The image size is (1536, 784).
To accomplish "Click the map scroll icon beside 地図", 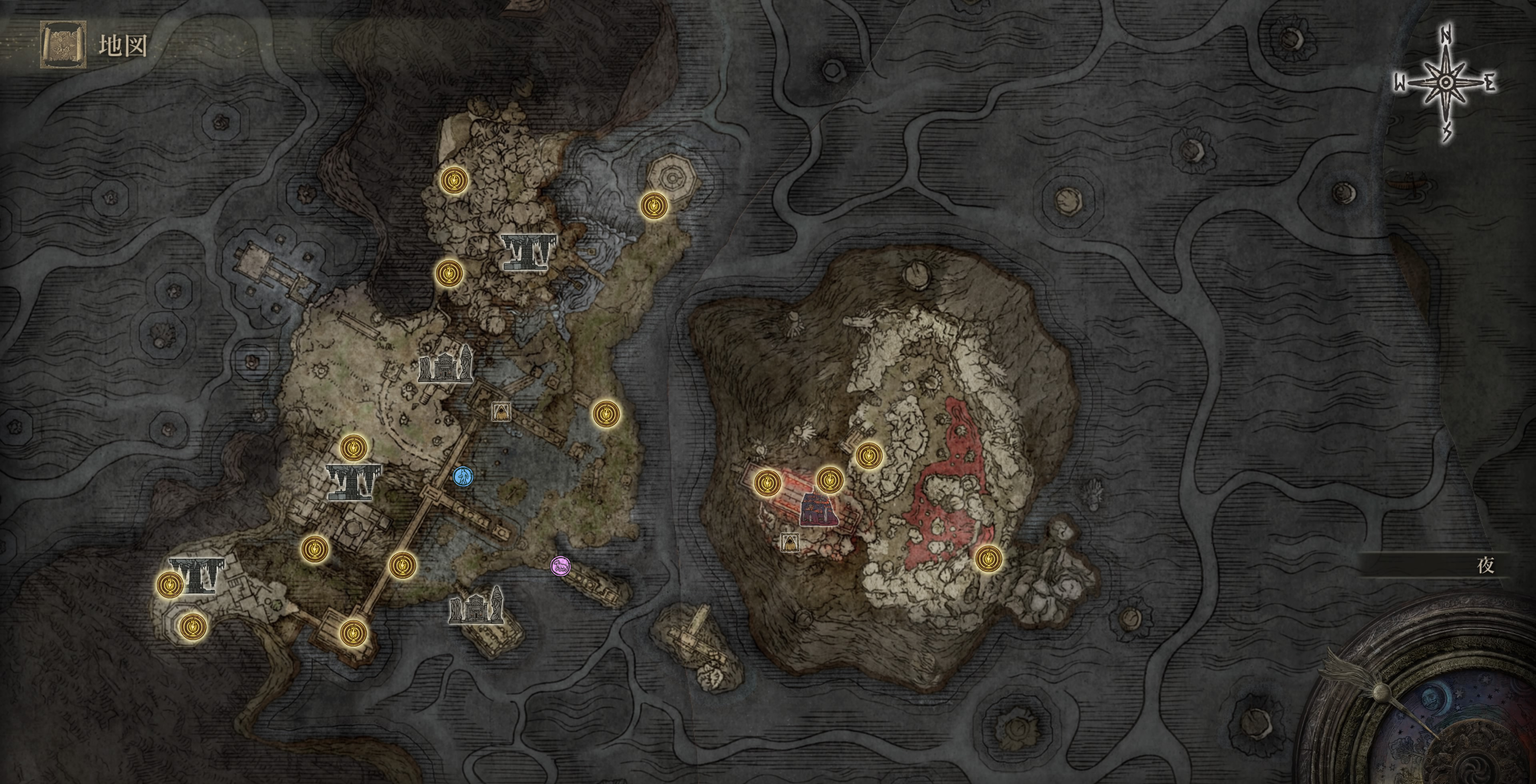I will pyautogui.click(x=63, y=45).
